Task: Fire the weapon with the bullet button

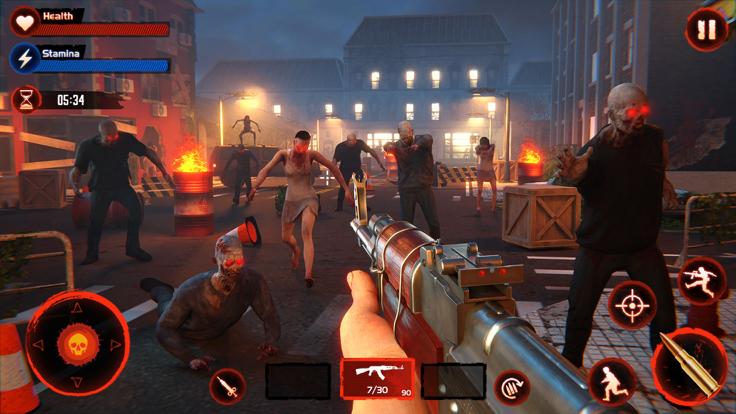Action: pos(690,366)
